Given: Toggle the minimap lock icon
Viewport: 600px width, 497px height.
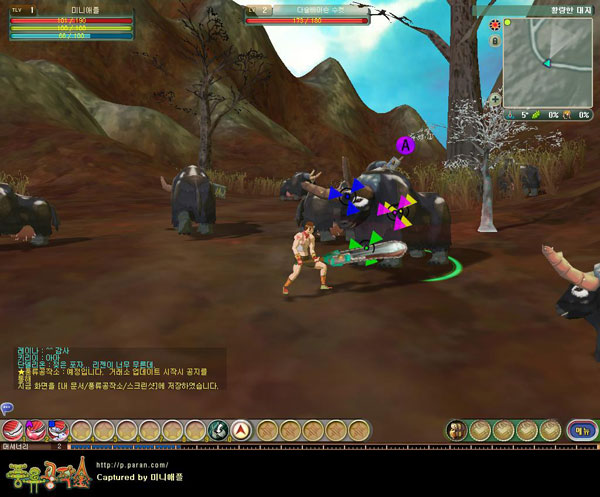Looking at the screenshot, I should (495, 42).
